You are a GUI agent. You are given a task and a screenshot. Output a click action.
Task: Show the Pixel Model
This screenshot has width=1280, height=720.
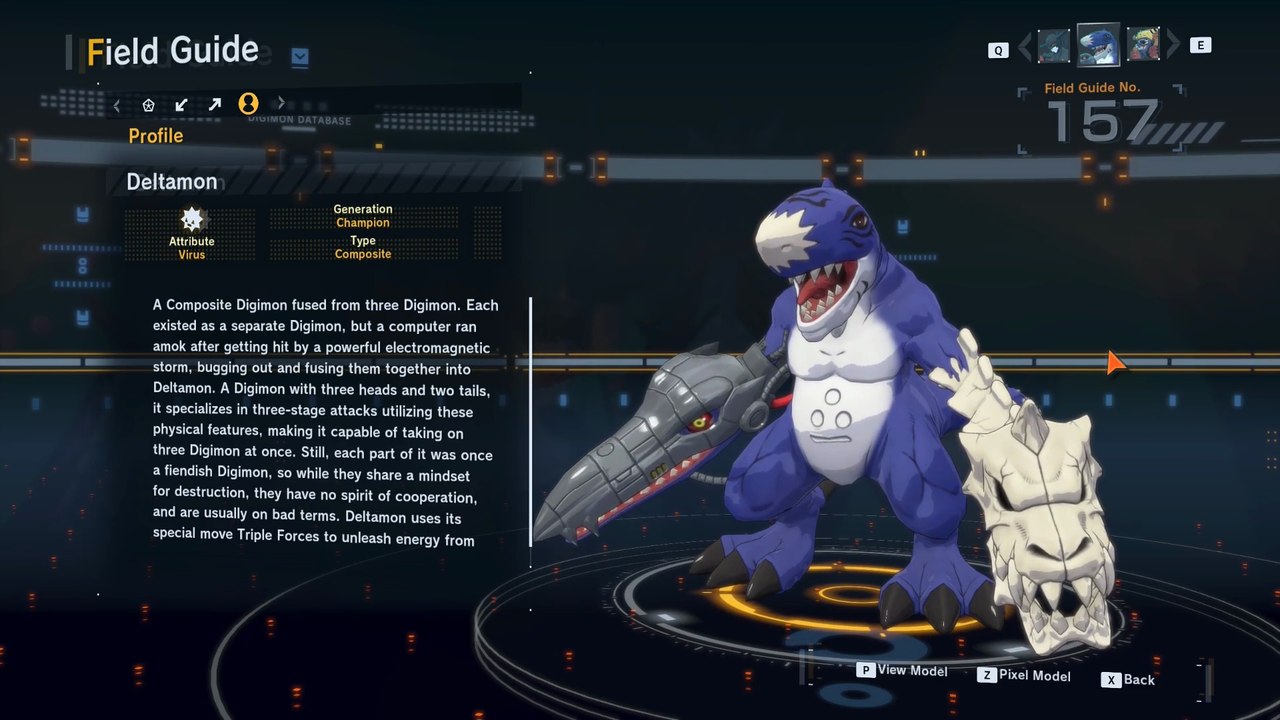click(1024, 675)
